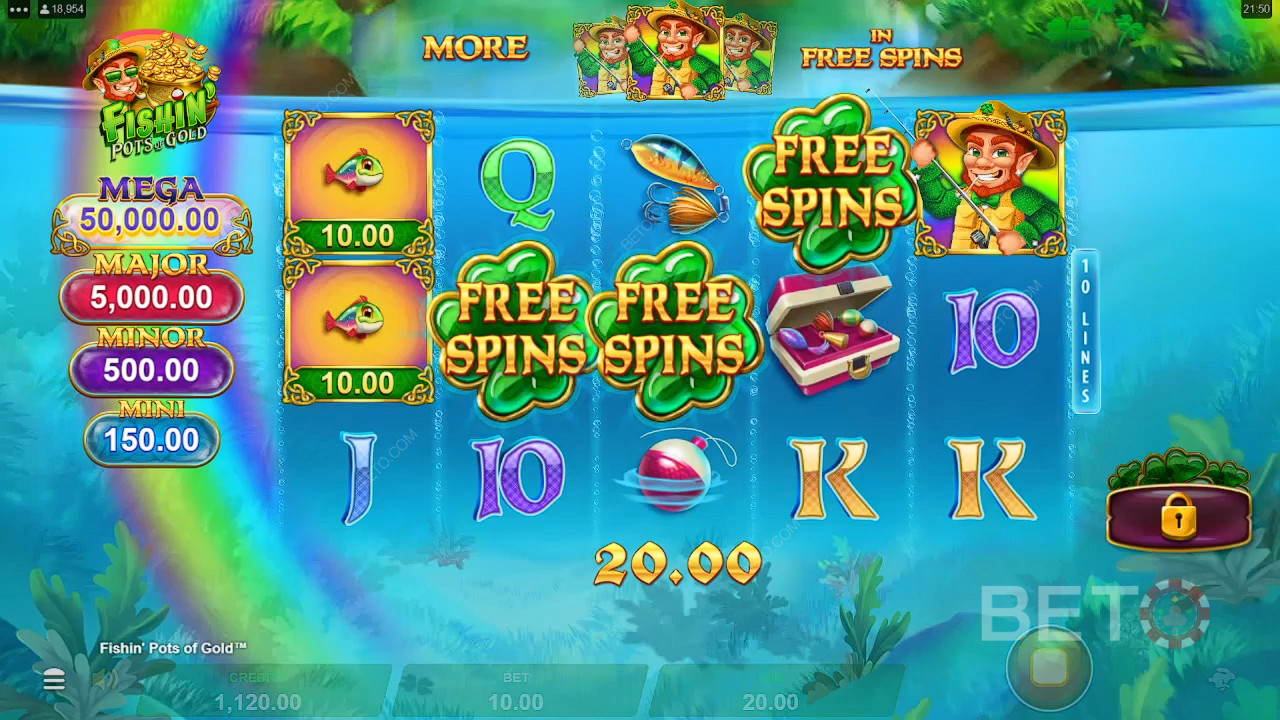
Task: Open the three-dot options overlay
Action: tap(19, 9)
